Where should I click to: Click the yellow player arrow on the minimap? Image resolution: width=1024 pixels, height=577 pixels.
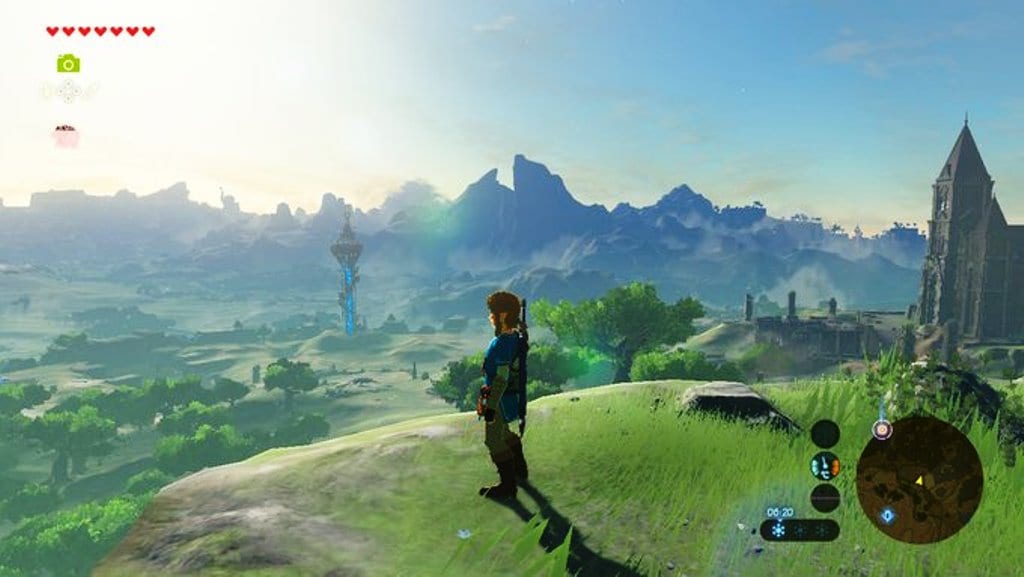pos(919,480)
